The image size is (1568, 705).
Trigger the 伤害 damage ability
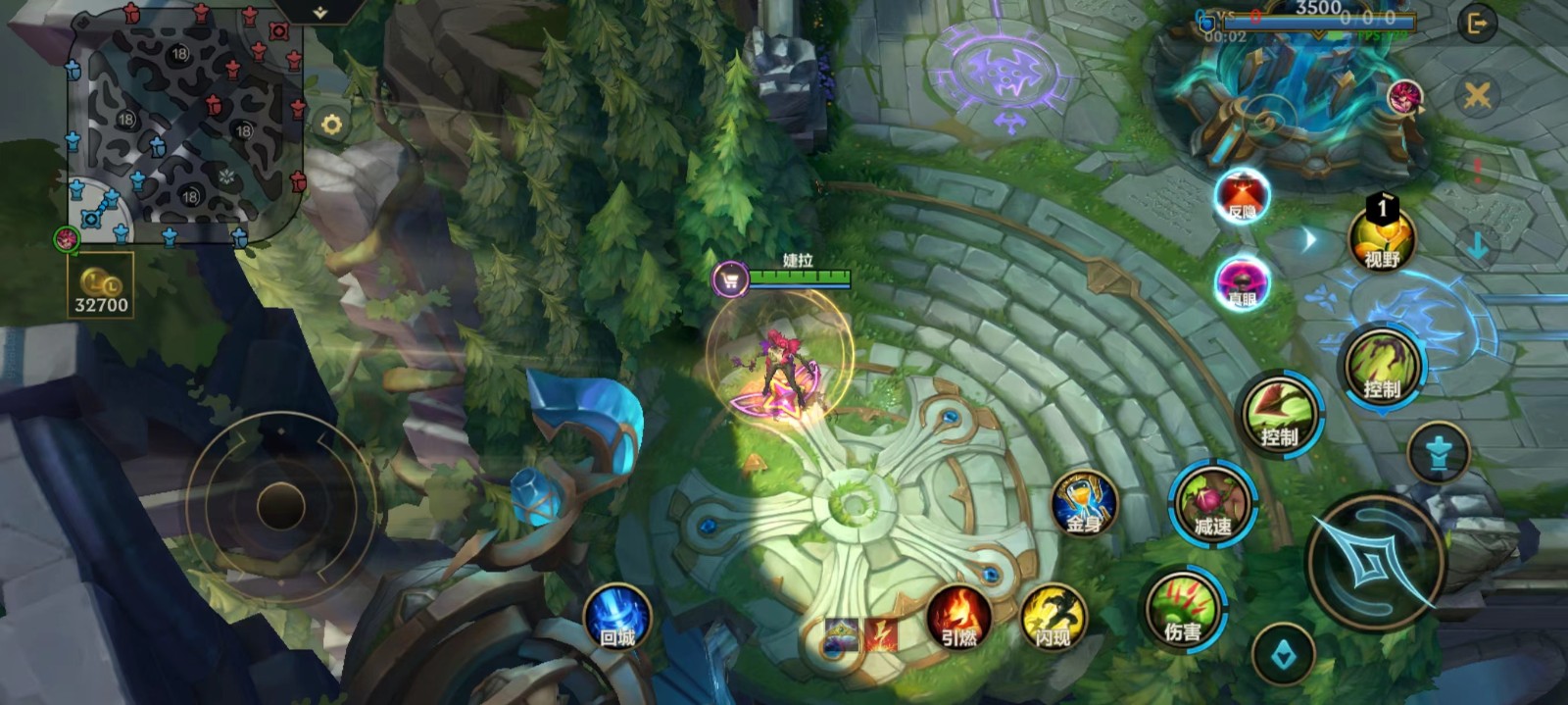(x=1183, y=609)
